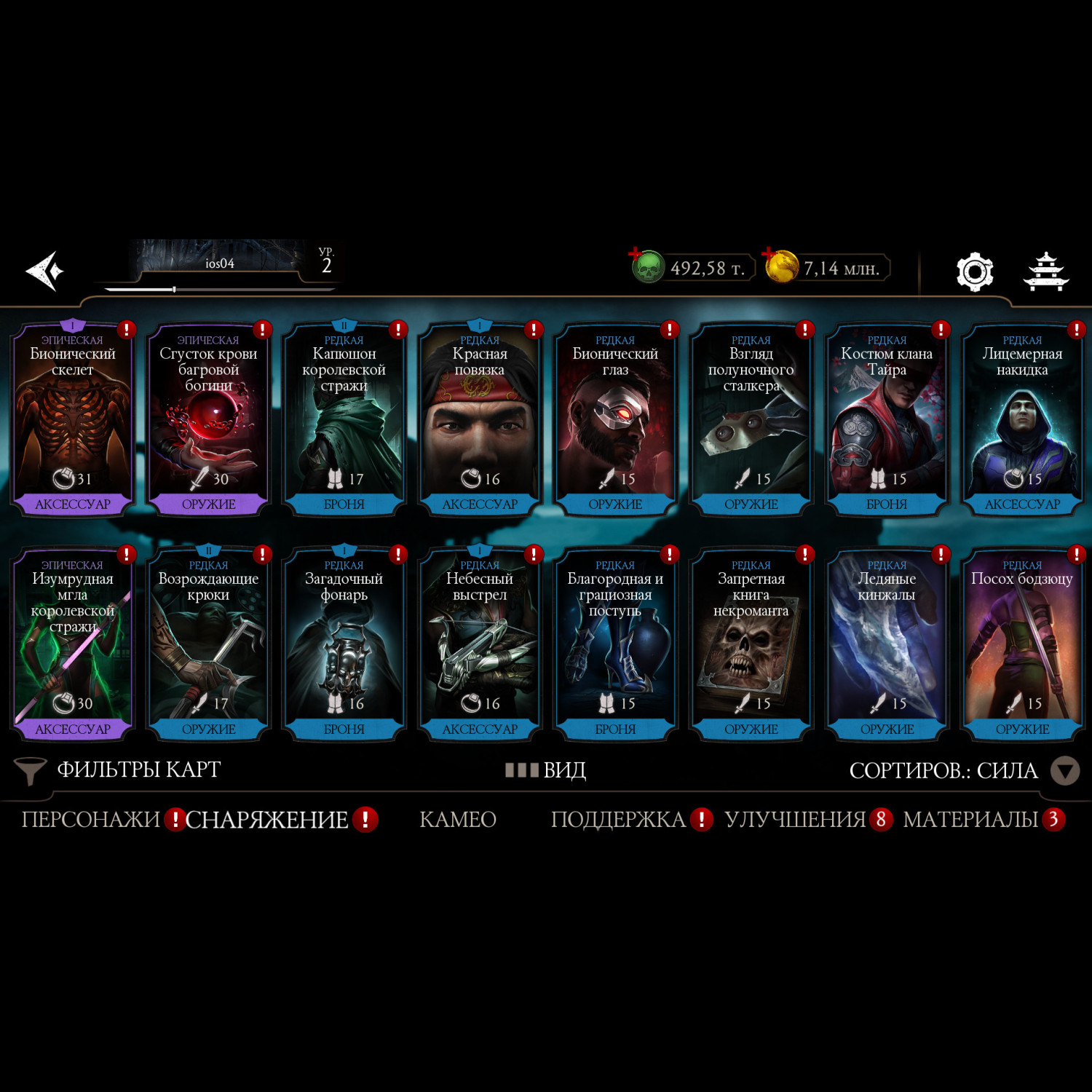Select the Костюм клана Тайра armor card

pos(886,419)
